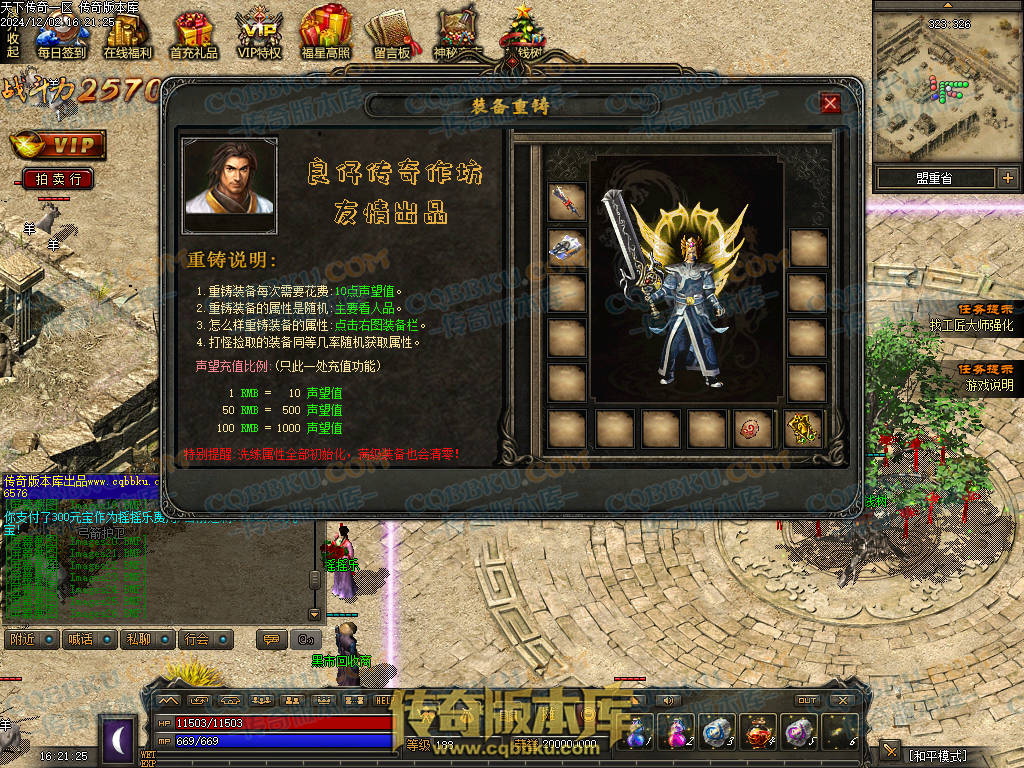This screenshot has width=1024, height=768.
Task: Toggle the 和平模式 attack mode
Action: coord(937,755)
